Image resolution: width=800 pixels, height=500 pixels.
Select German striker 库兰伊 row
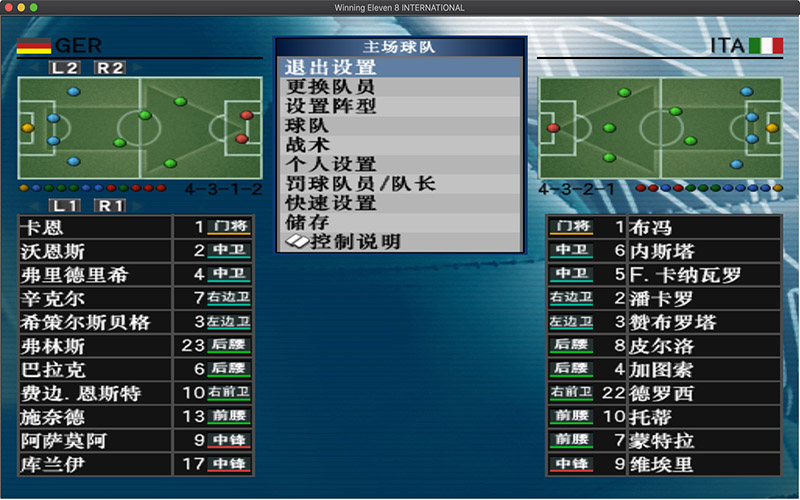[135, 464]
